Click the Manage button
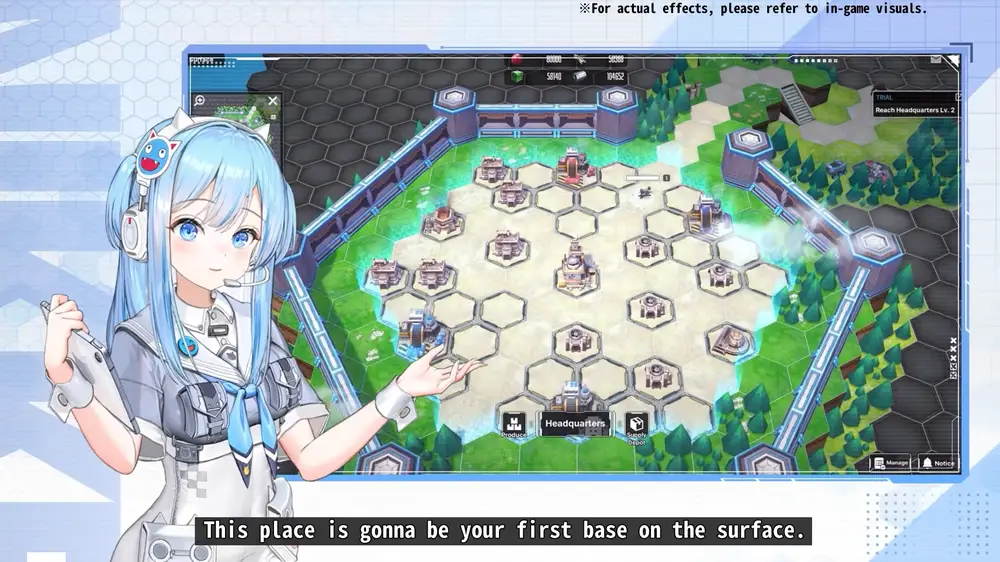Image resolution: width=1000 pixels, height=562 pixels. click(x=890, y=463)
